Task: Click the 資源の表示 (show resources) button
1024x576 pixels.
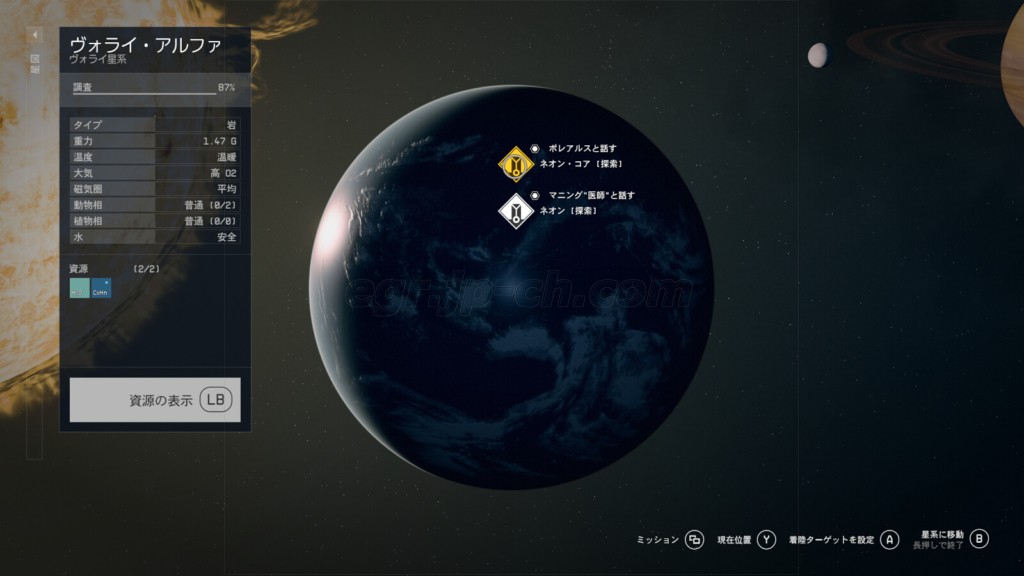Action: point(155,400)
